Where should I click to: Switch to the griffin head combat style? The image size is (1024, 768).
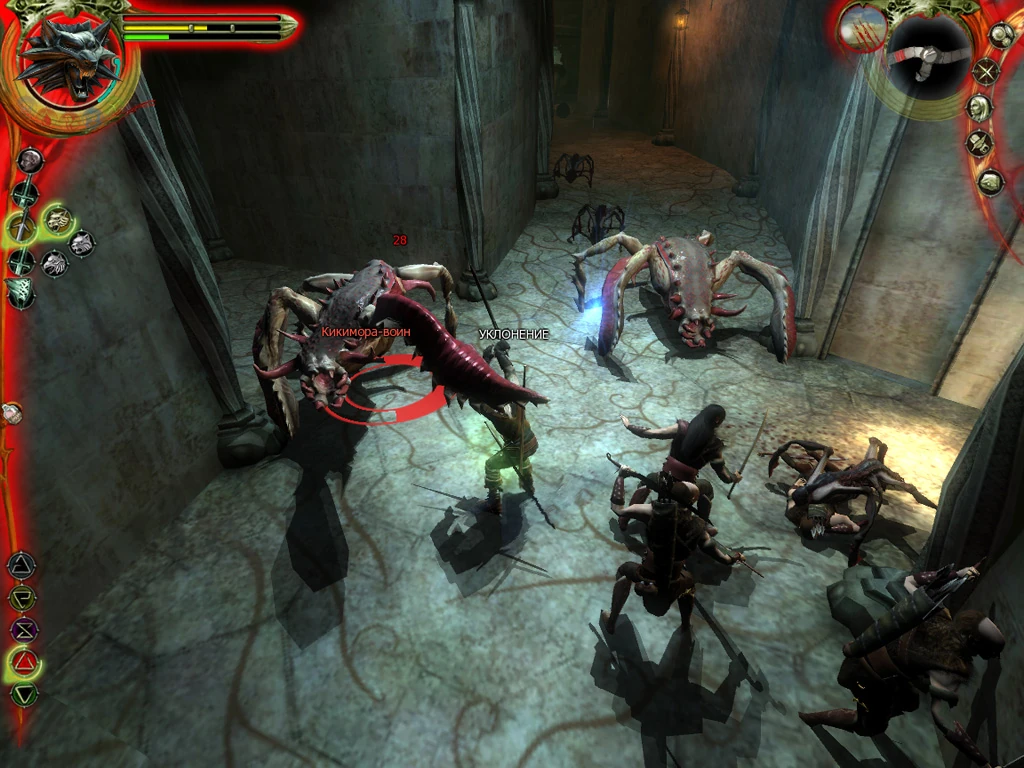point(55,264)
